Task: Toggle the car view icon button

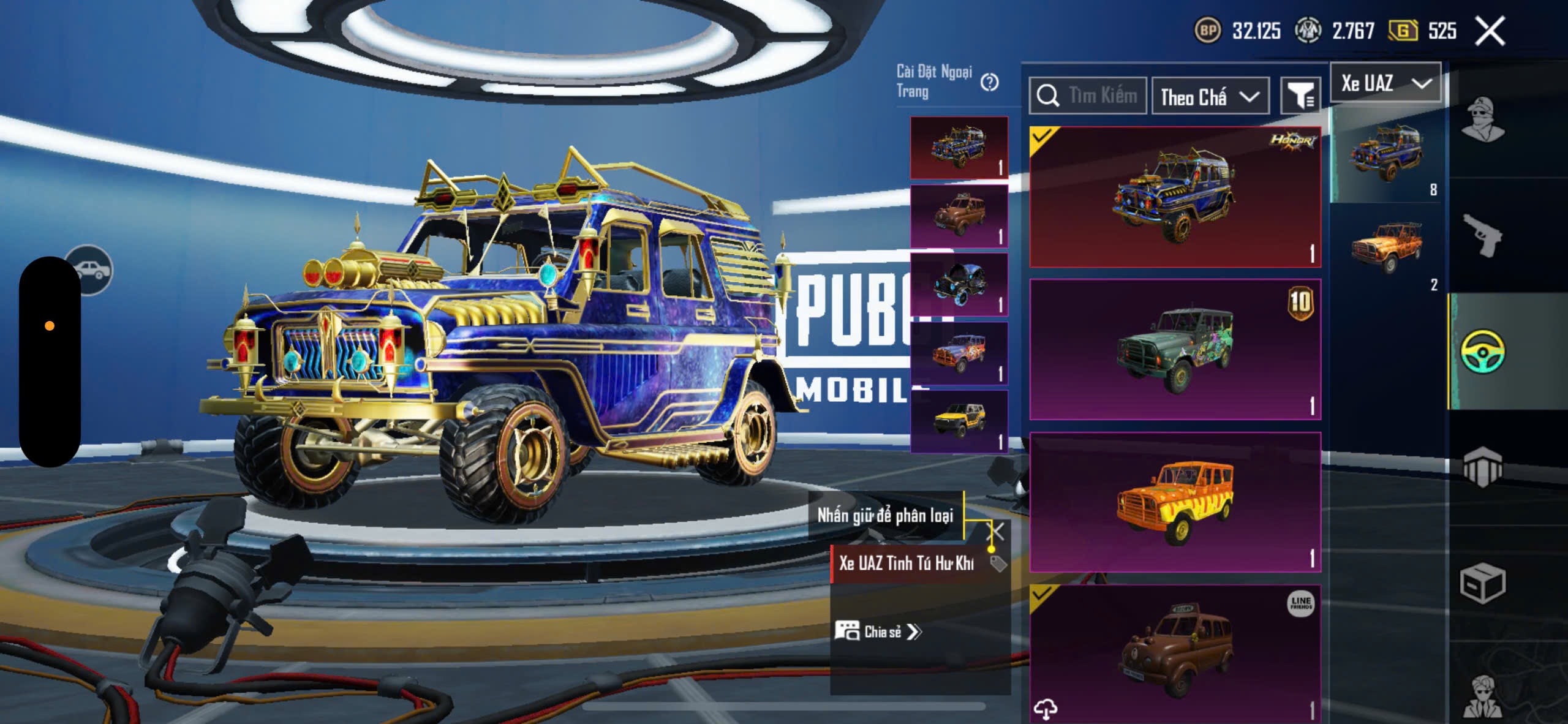Action: [89, 270]
